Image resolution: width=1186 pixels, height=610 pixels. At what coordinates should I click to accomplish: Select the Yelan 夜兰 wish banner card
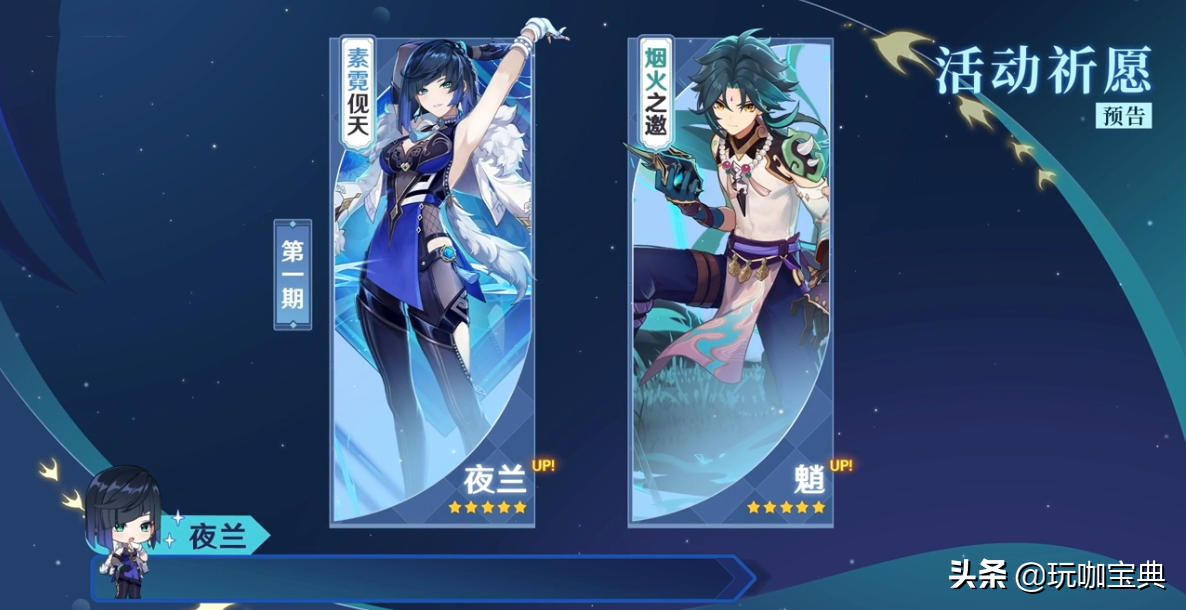pos(432,282)
